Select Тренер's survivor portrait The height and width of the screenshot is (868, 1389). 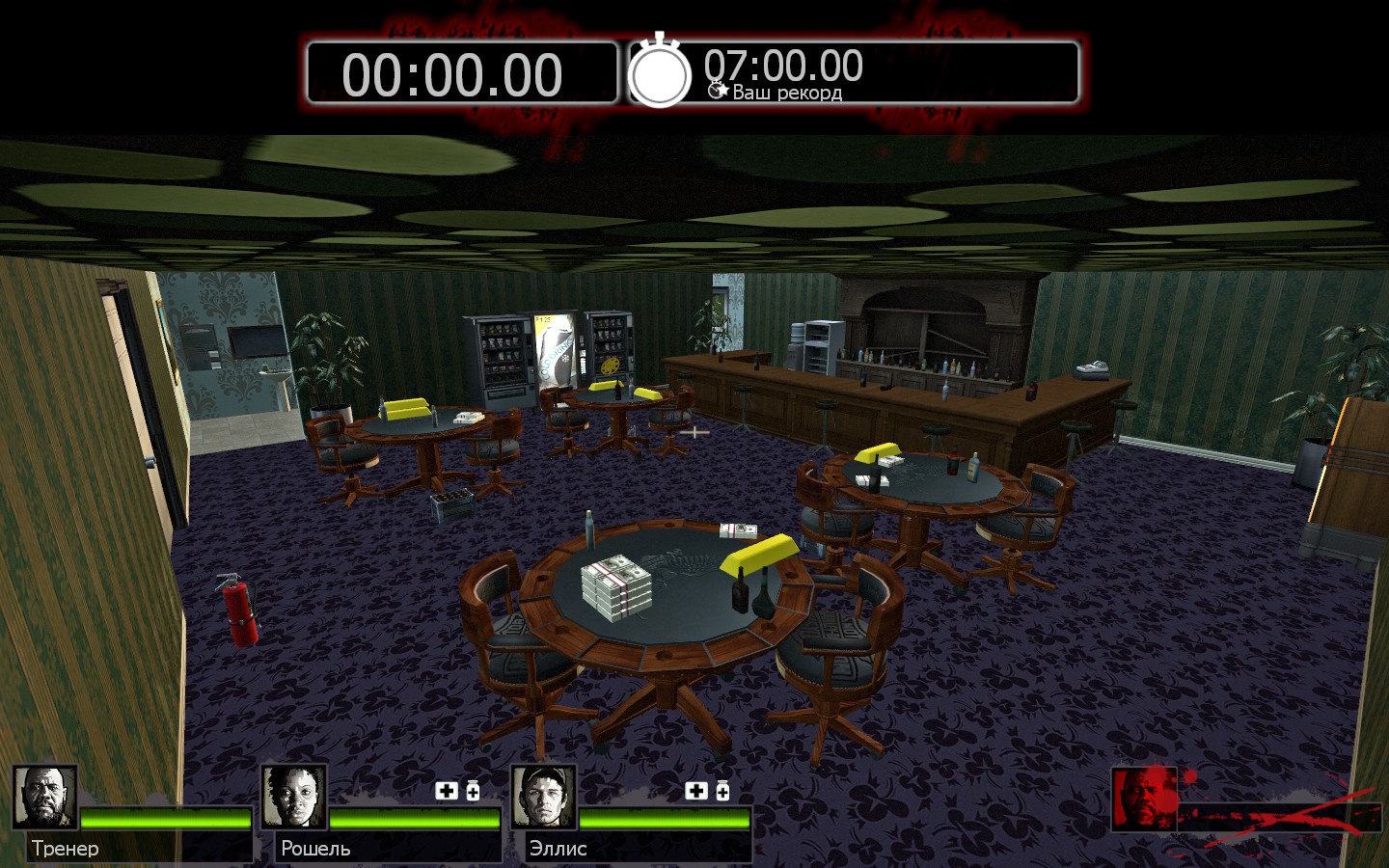(45, 798)
